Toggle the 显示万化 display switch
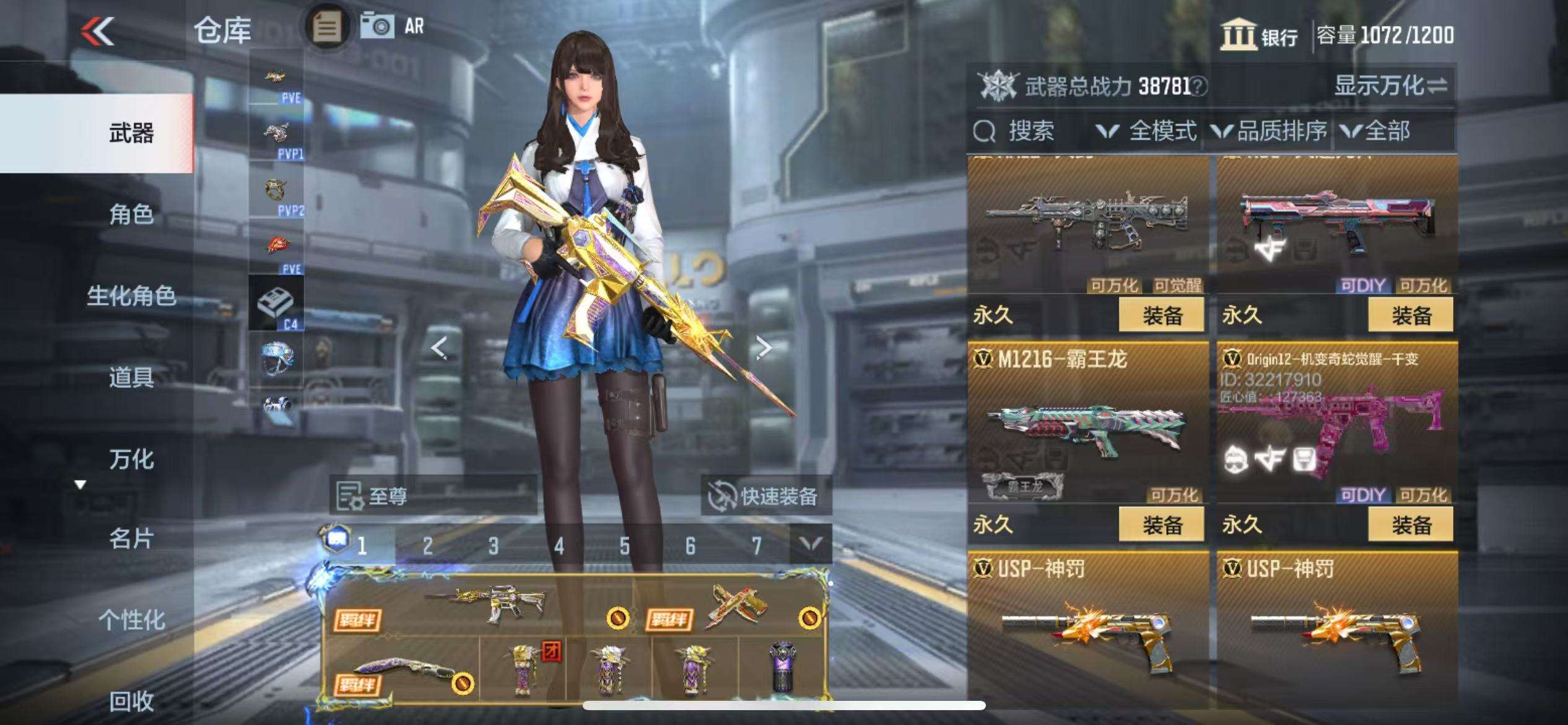This screenshot has width=1568, height=725. [x=1390, y=86]
